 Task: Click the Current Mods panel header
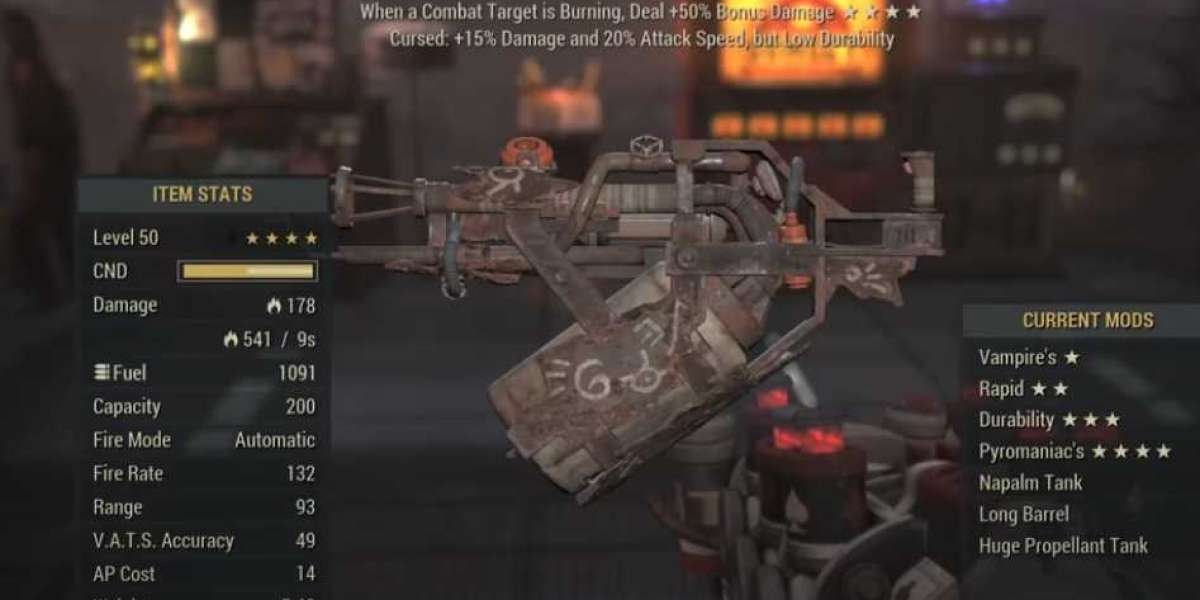pos(1087,321)
